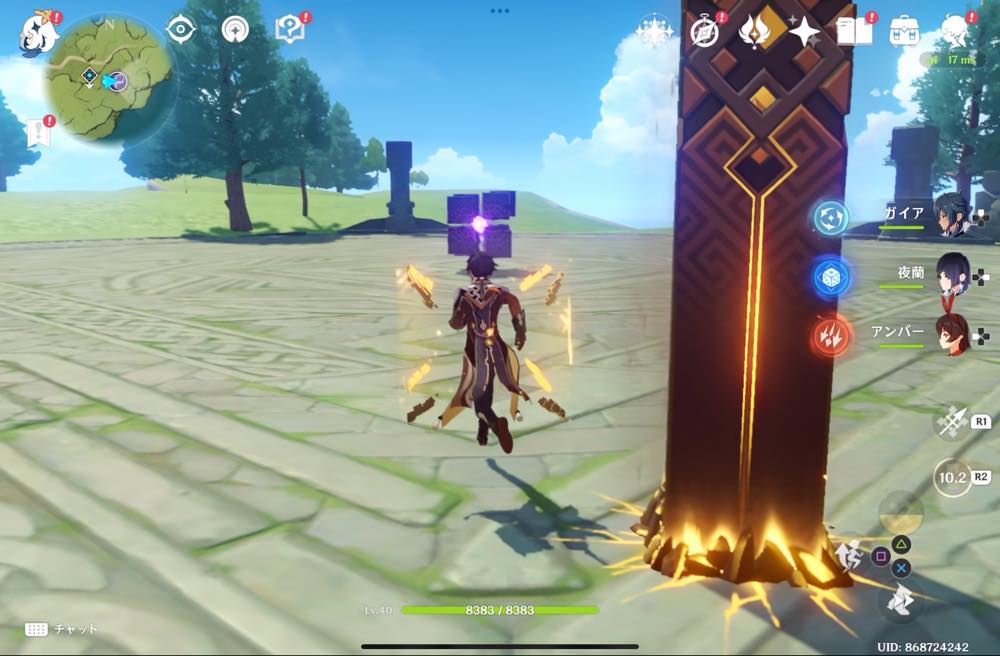The height and width of the screenshot is (656, 1000).
Task: Open the Paimon menu
Action: (38, 32)
